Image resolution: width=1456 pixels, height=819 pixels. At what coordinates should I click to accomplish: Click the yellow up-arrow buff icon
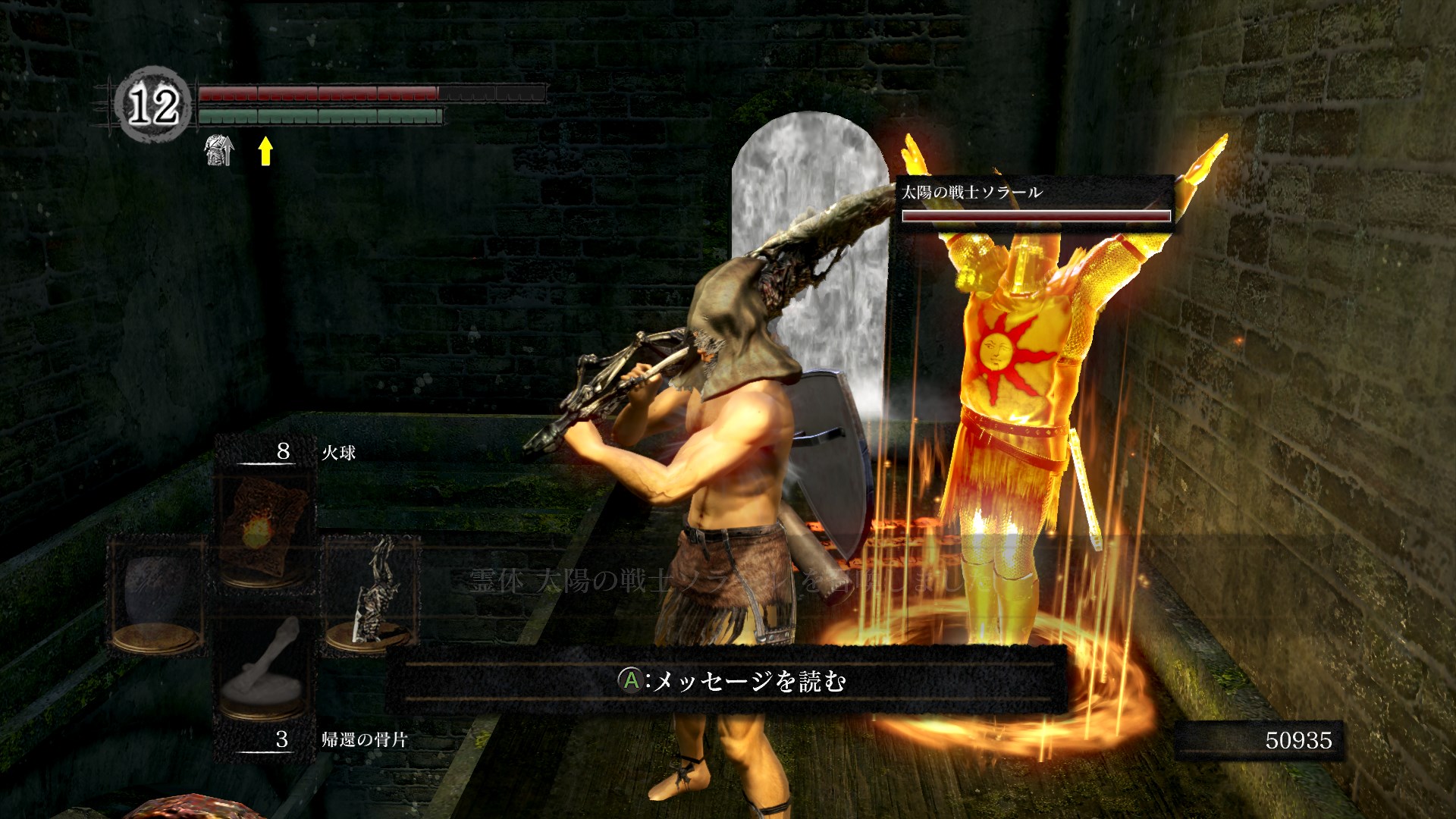point(265,150)
